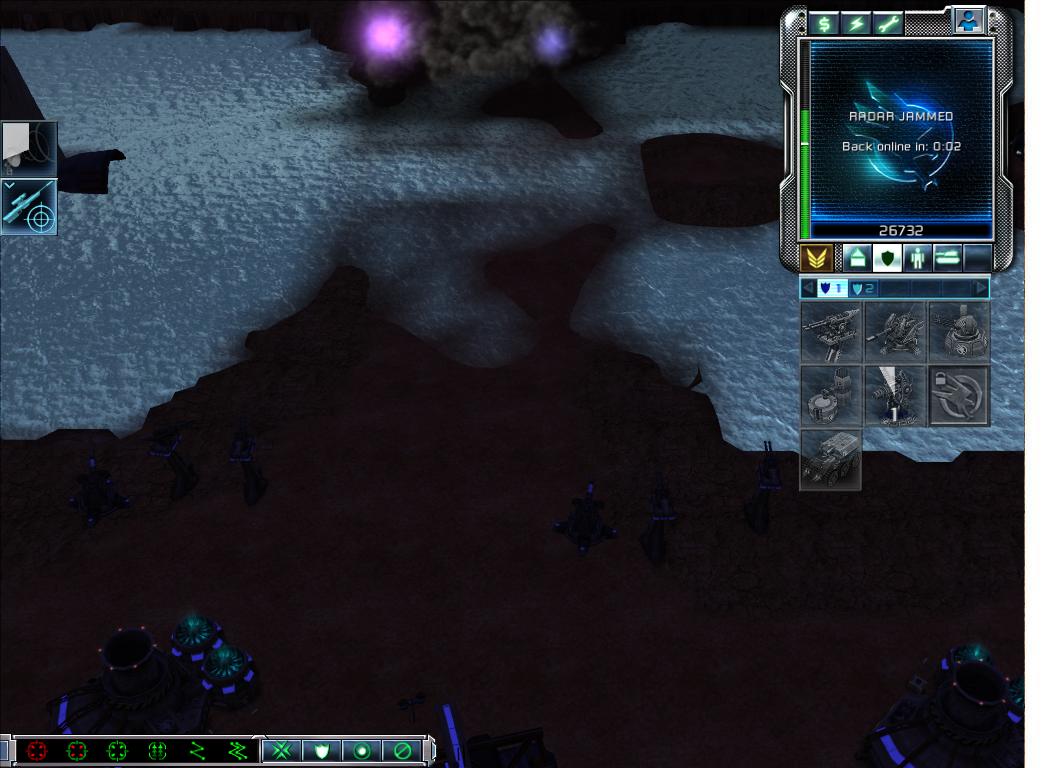Switch to the infantry production tab
This screenshot has width=1060, height=768.
917,259
